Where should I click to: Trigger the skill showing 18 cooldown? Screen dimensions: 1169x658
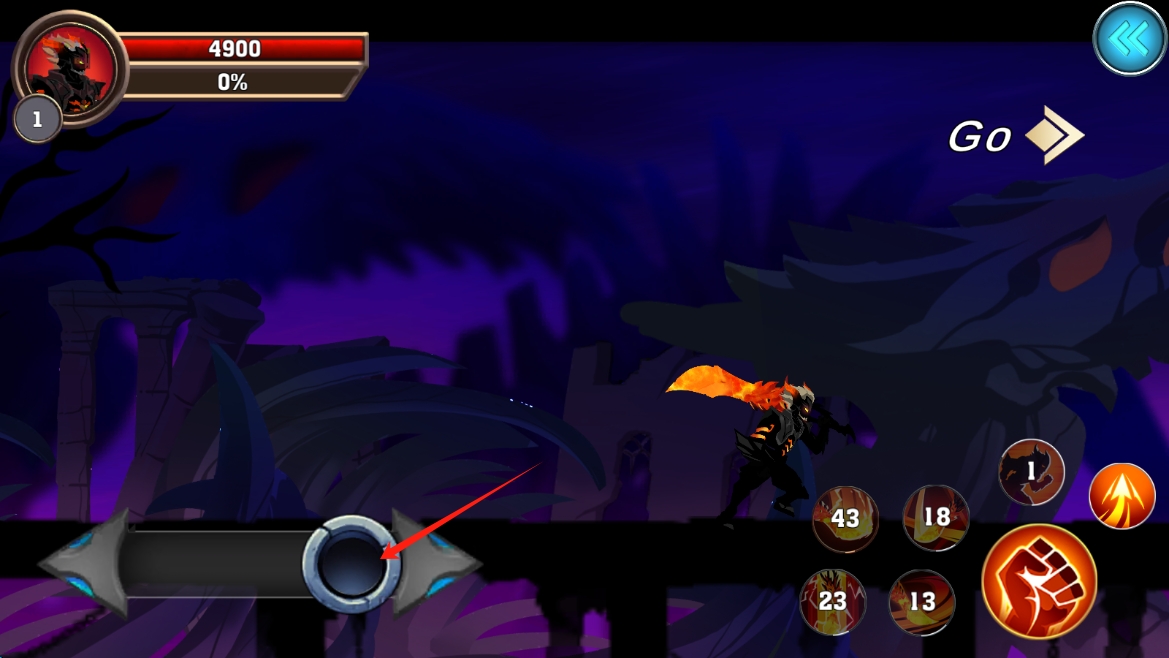pyautogui.click(x=935, y=517)
